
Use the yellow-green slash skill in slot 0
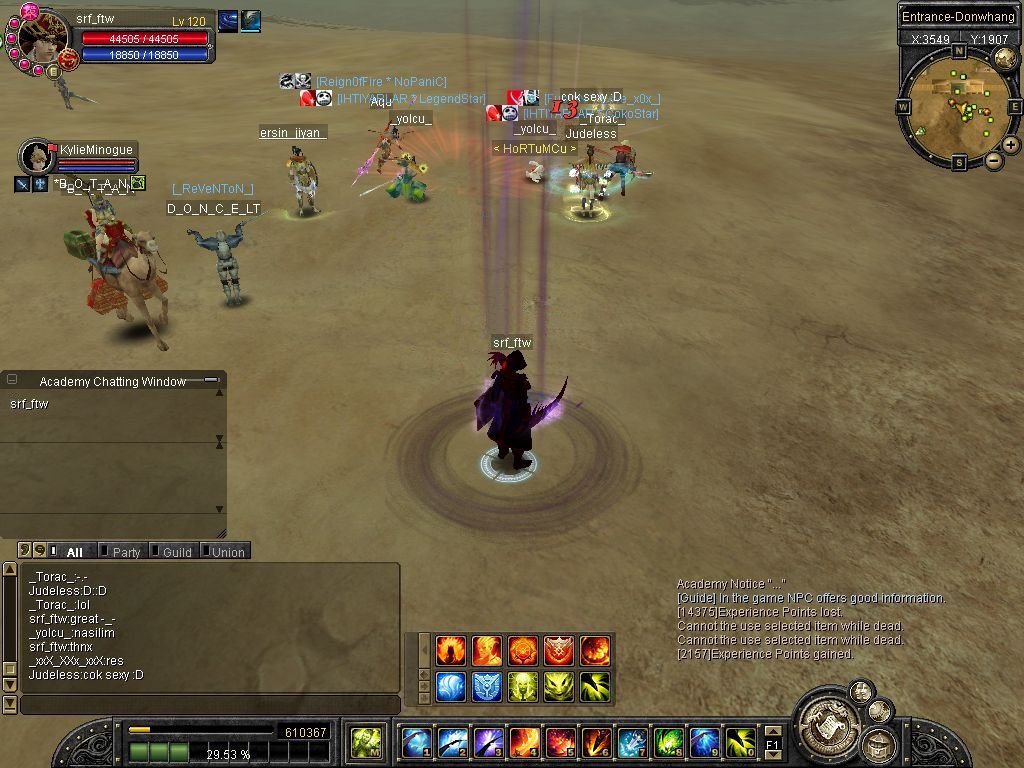click(x=740, y=743)
